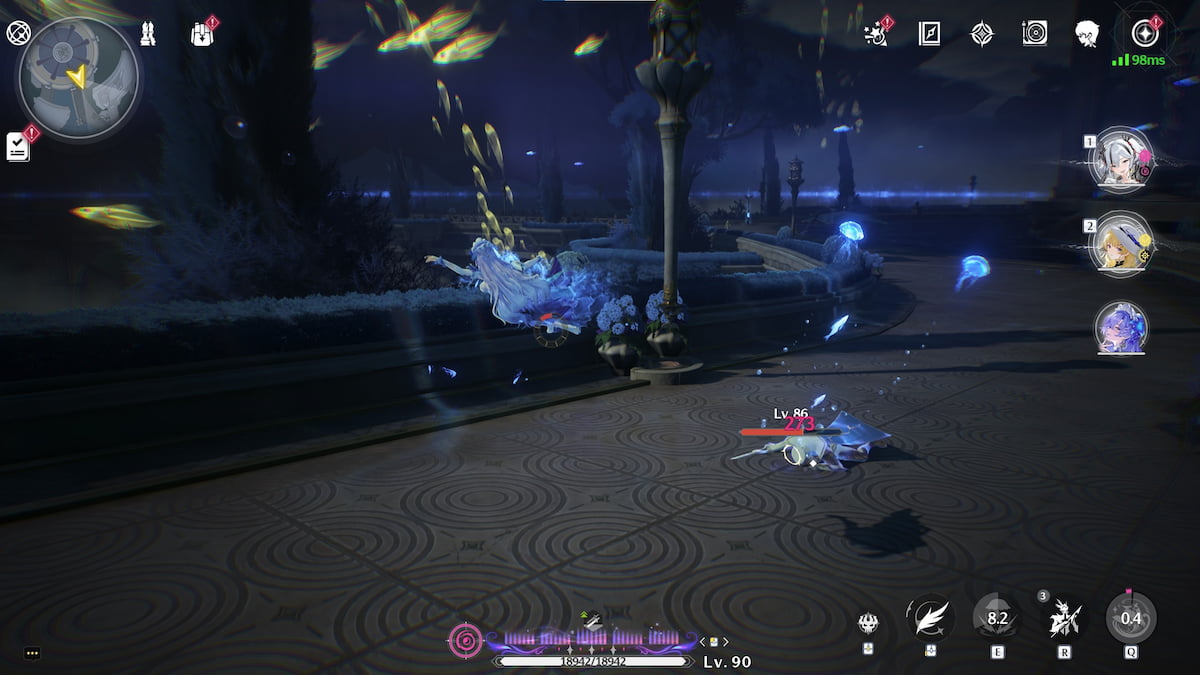
Task: Open the Terminal main menu icon
Action: 1144,34
